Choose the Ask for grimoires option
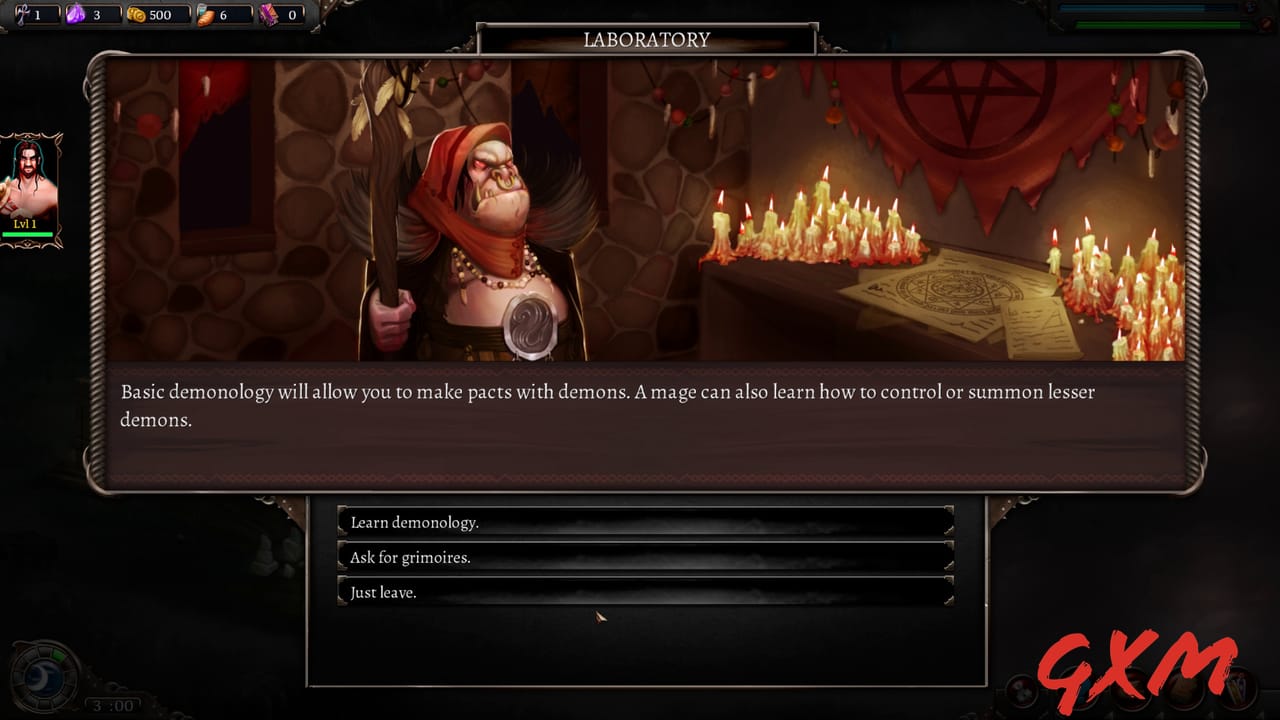The width and height of the screenshot is (1280, 720). 645,557
